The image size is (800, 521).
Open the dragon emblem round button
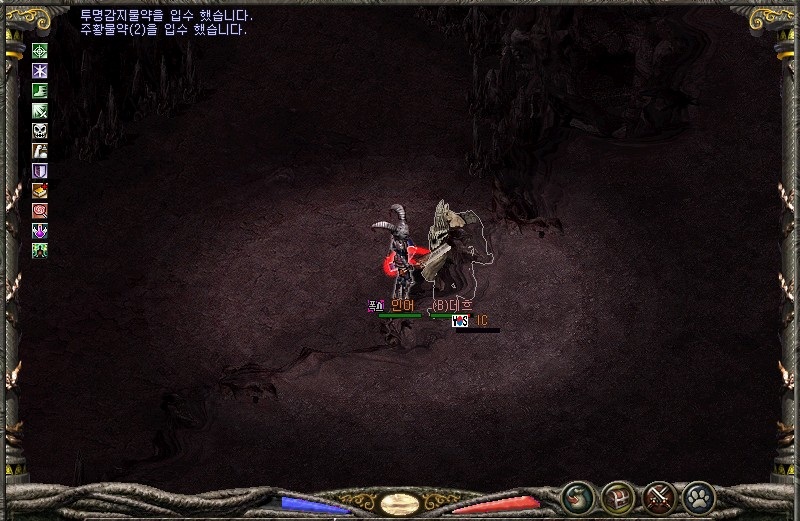point(576,497)
